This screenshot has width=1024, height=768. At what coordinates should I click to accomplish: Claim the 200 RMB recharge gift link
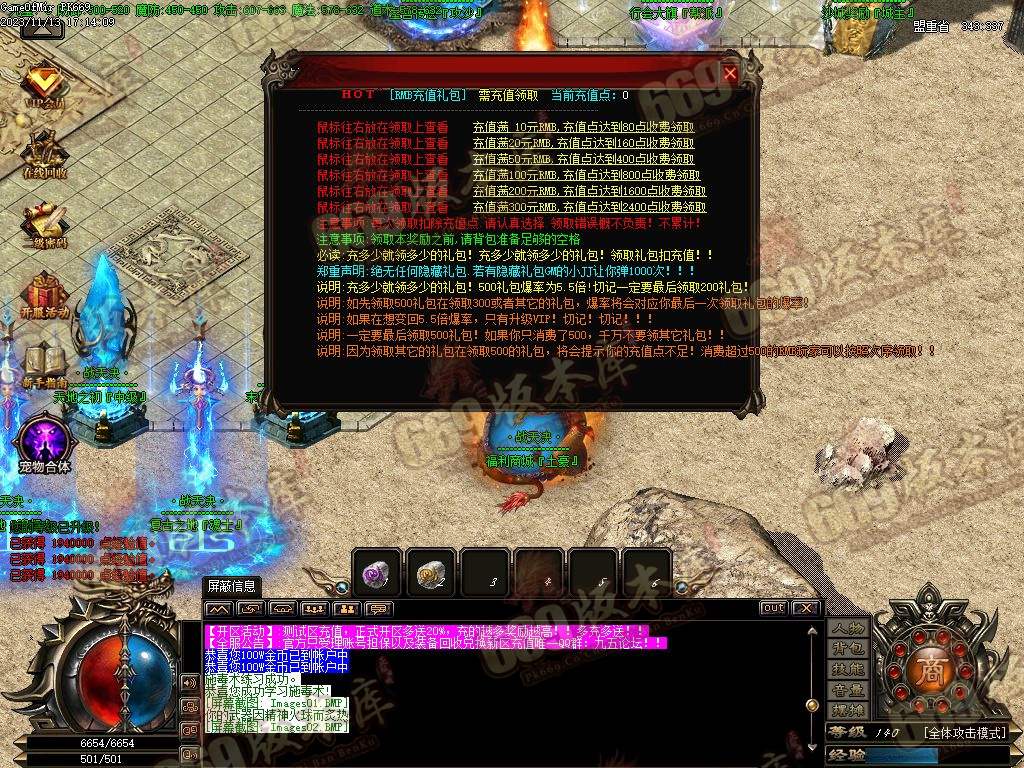tap(589, 191)
